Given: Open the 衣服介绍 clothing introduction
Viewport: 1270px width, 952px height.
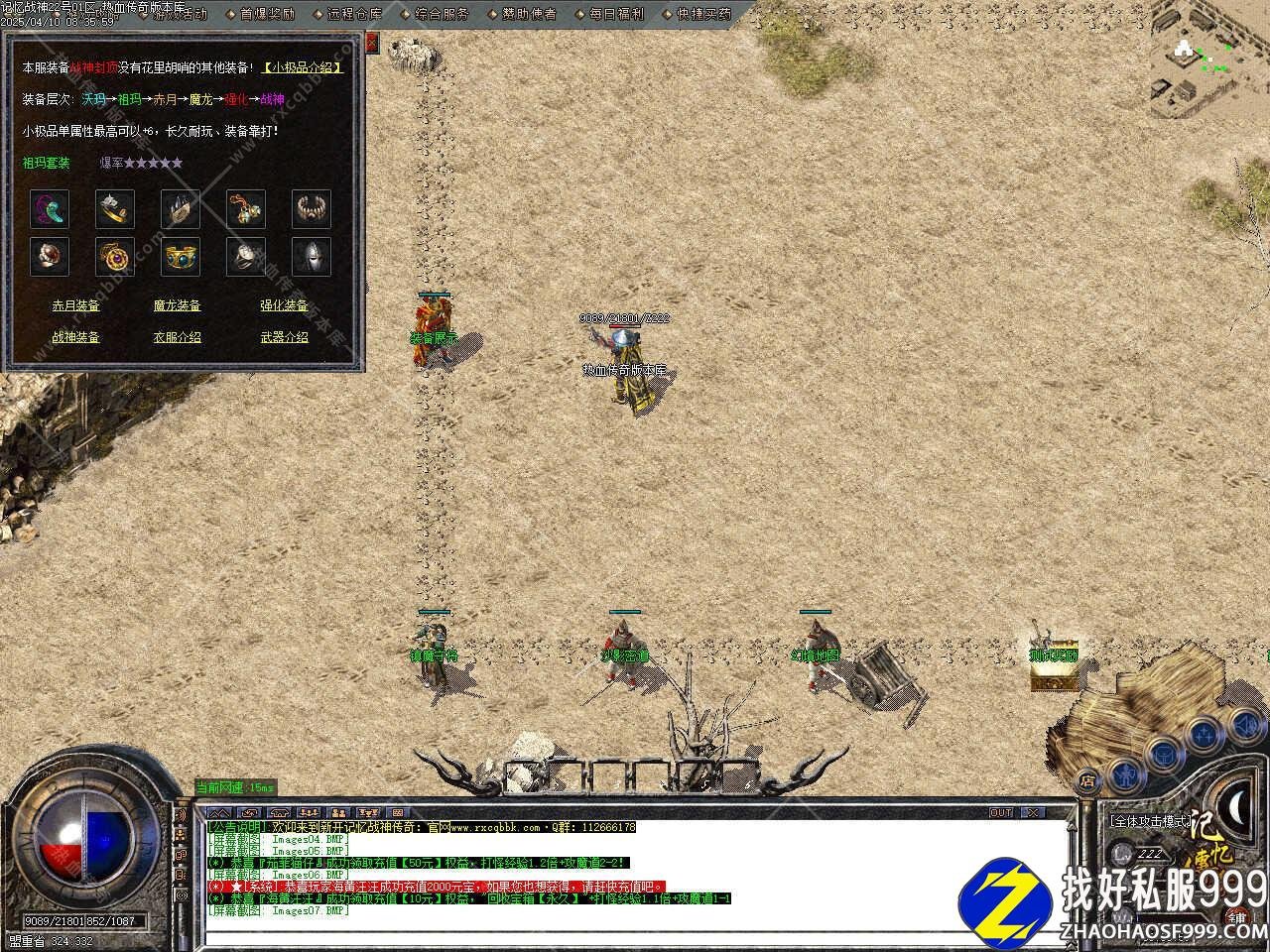Looking at the screenshot, I should click(x=178, y=337).
